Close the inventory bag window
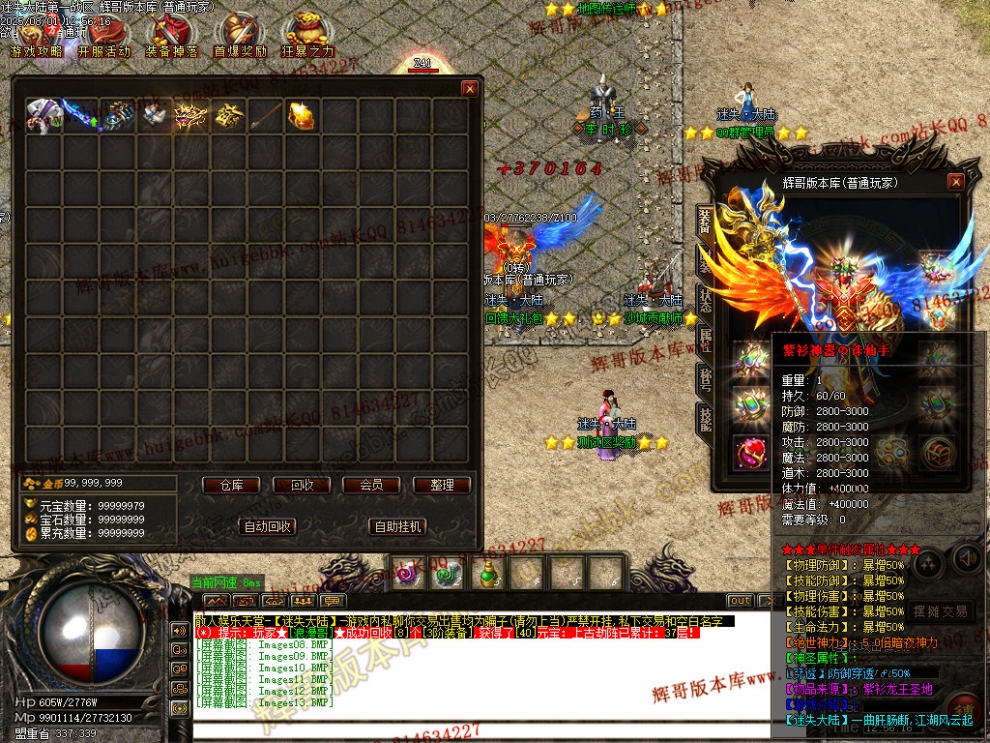Screen dimensions: 990x743 [x=469, y=88]
